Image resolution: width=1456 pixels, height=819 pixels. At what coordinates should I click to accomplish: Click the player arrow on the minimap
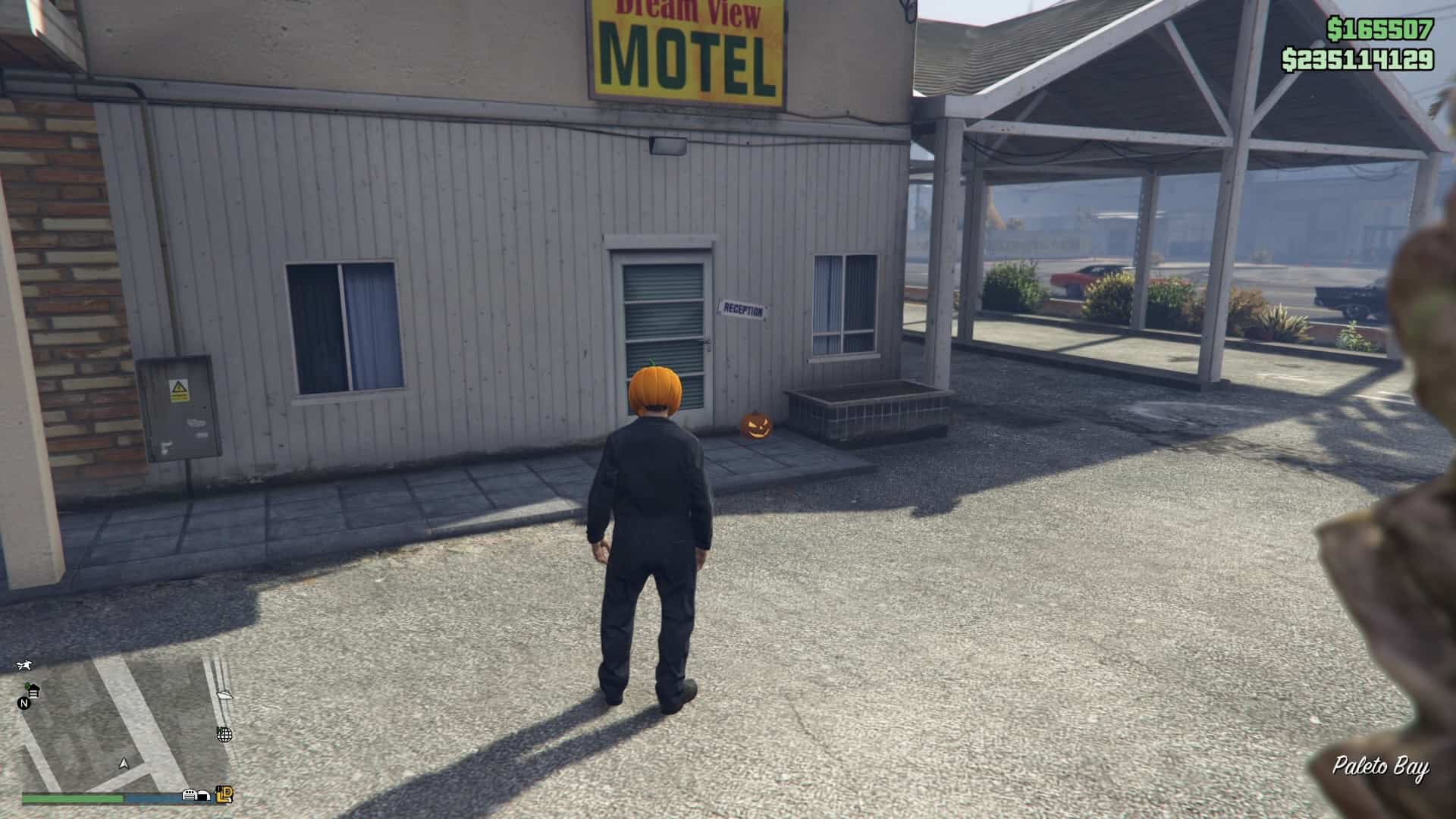[124, 764]
